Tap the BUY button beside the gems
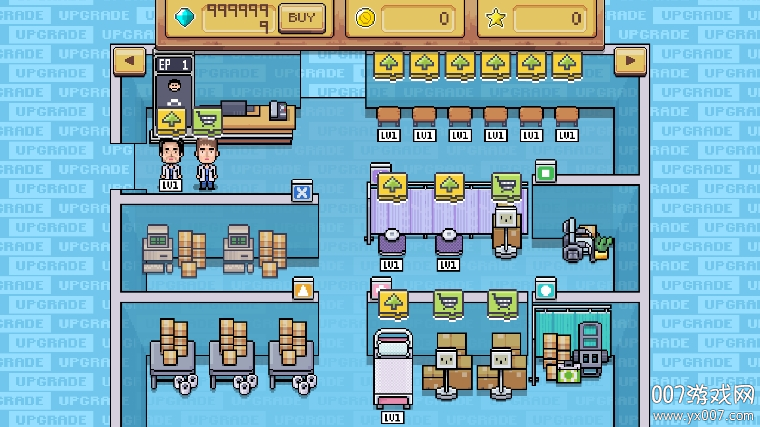The image size is (760, 427). click(300, 17)
